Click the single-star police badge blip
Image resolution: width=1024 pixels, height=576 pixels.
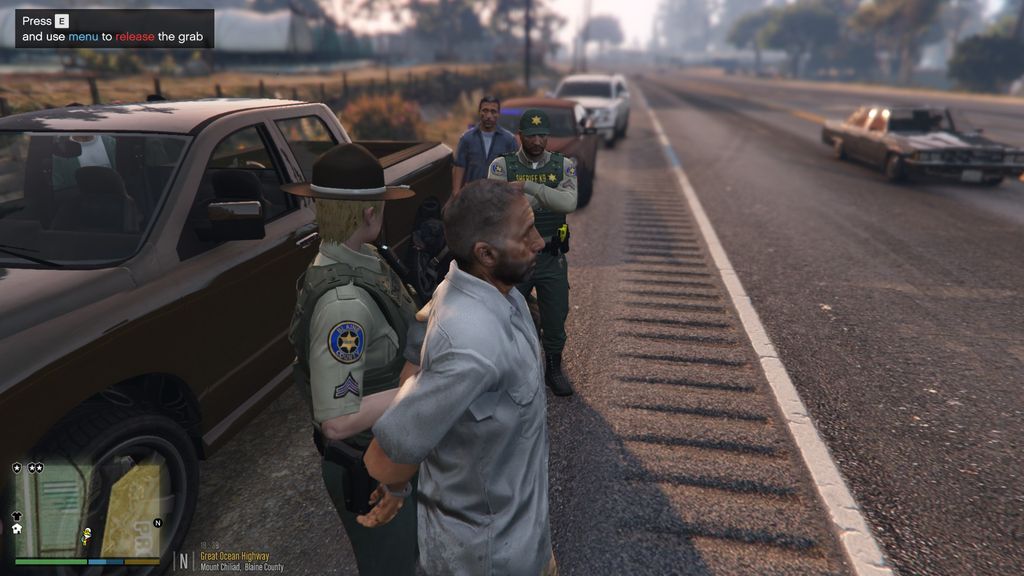click(16, 467)
